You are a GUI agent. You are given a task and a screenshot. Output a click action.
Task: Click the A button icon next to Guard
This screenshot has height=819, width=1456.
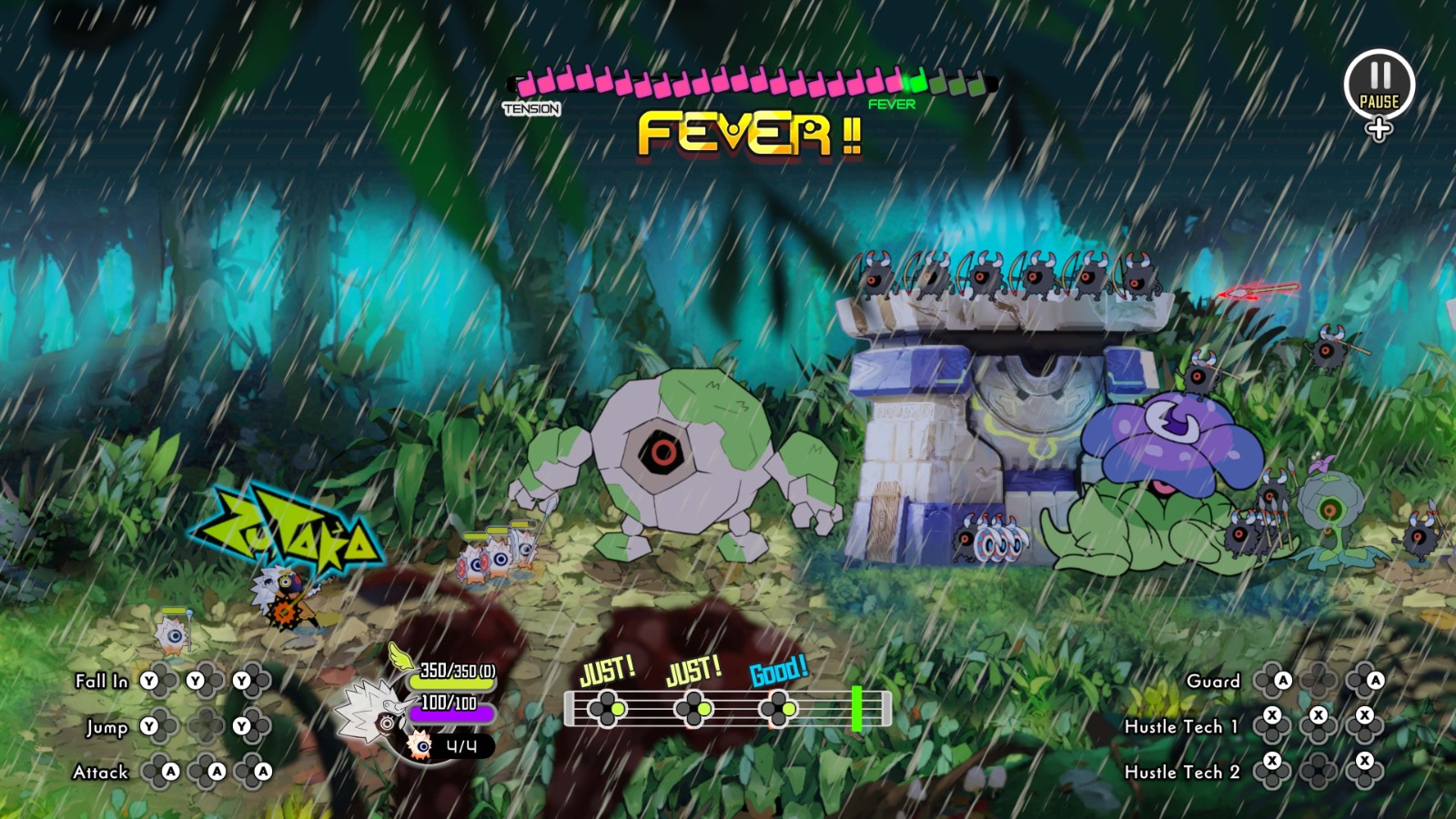(x=1283, y=680)
